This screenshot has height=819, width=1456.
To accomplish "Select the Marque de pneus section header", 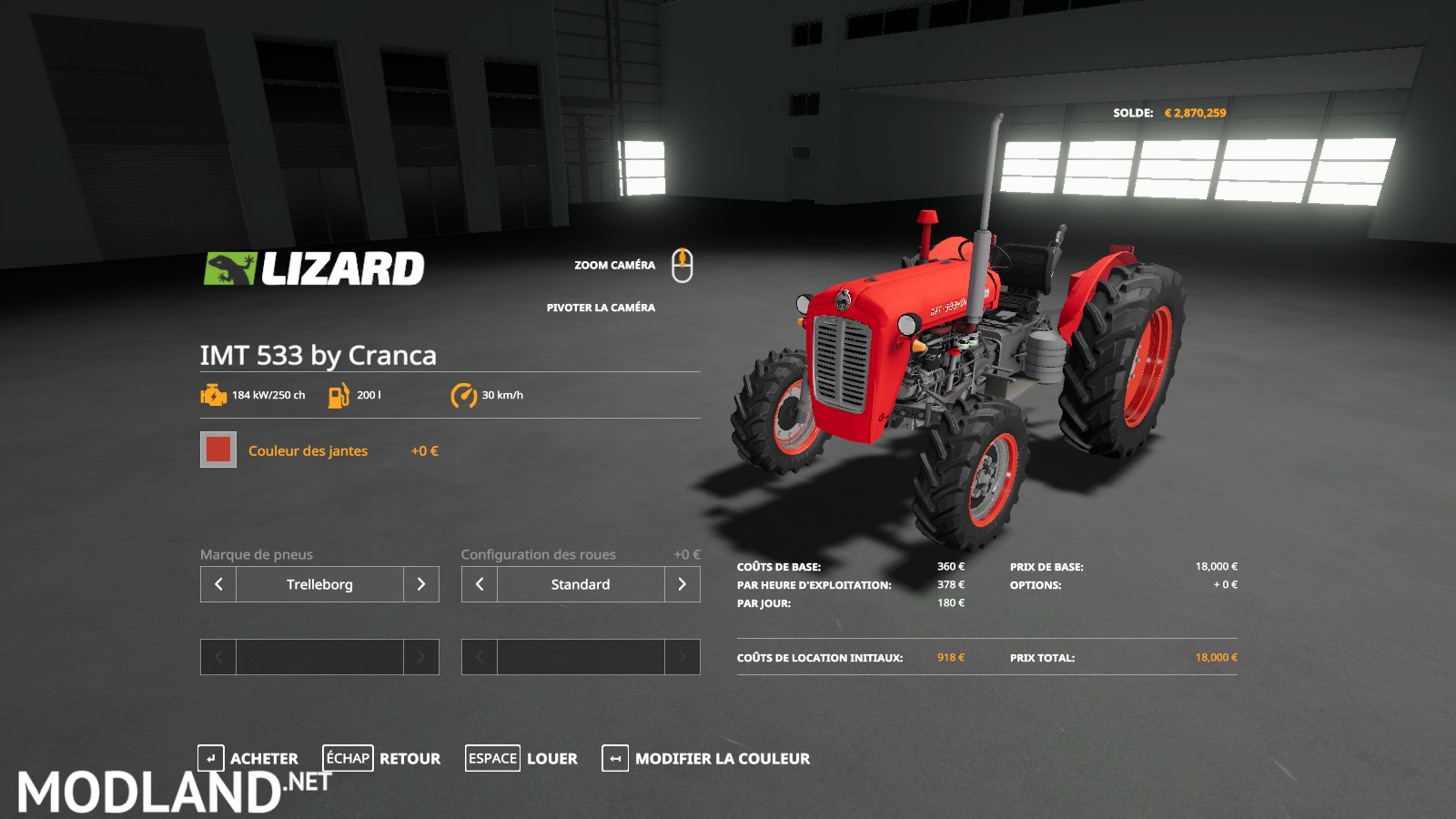I will tap(256, 554).
